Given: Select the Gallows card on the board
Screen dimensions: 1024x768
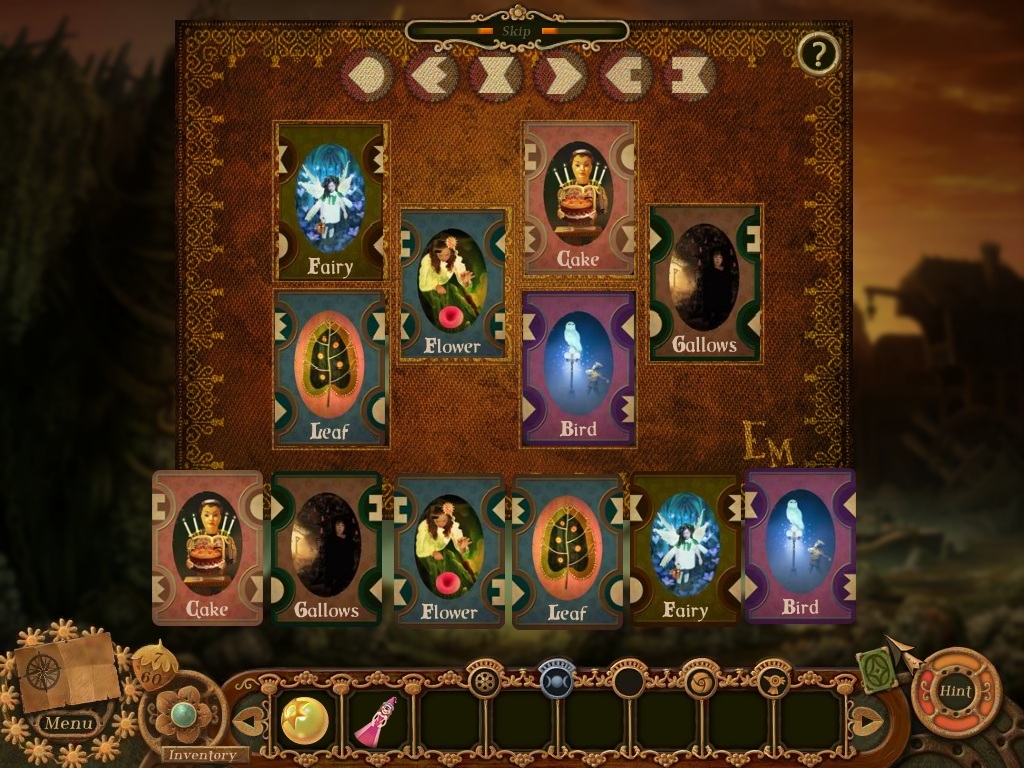Looking at the screenshot, I should [x=705, y=283].
